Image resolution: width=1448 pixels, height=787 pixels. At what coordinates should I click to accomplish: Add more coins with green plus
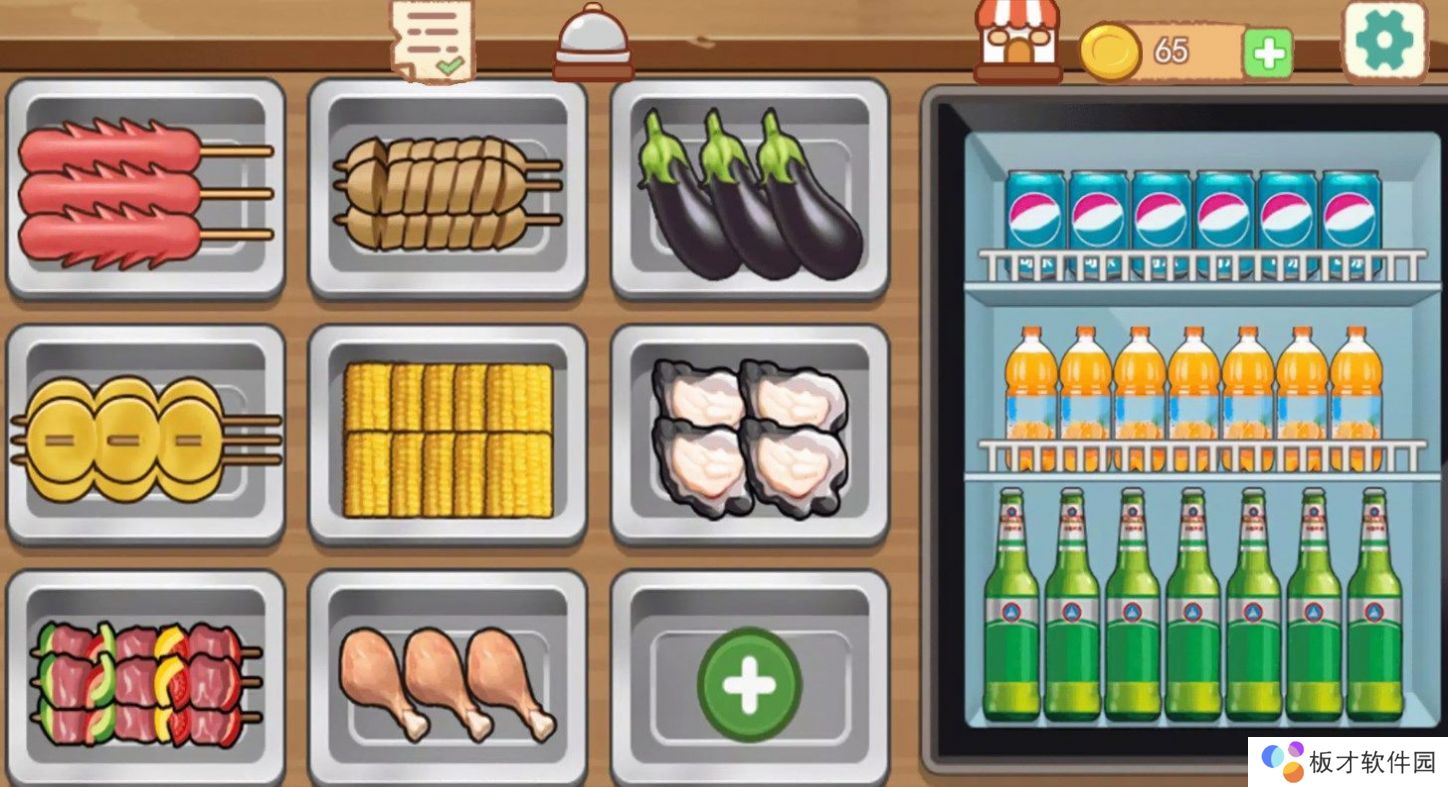click(x=1268, y=53)
